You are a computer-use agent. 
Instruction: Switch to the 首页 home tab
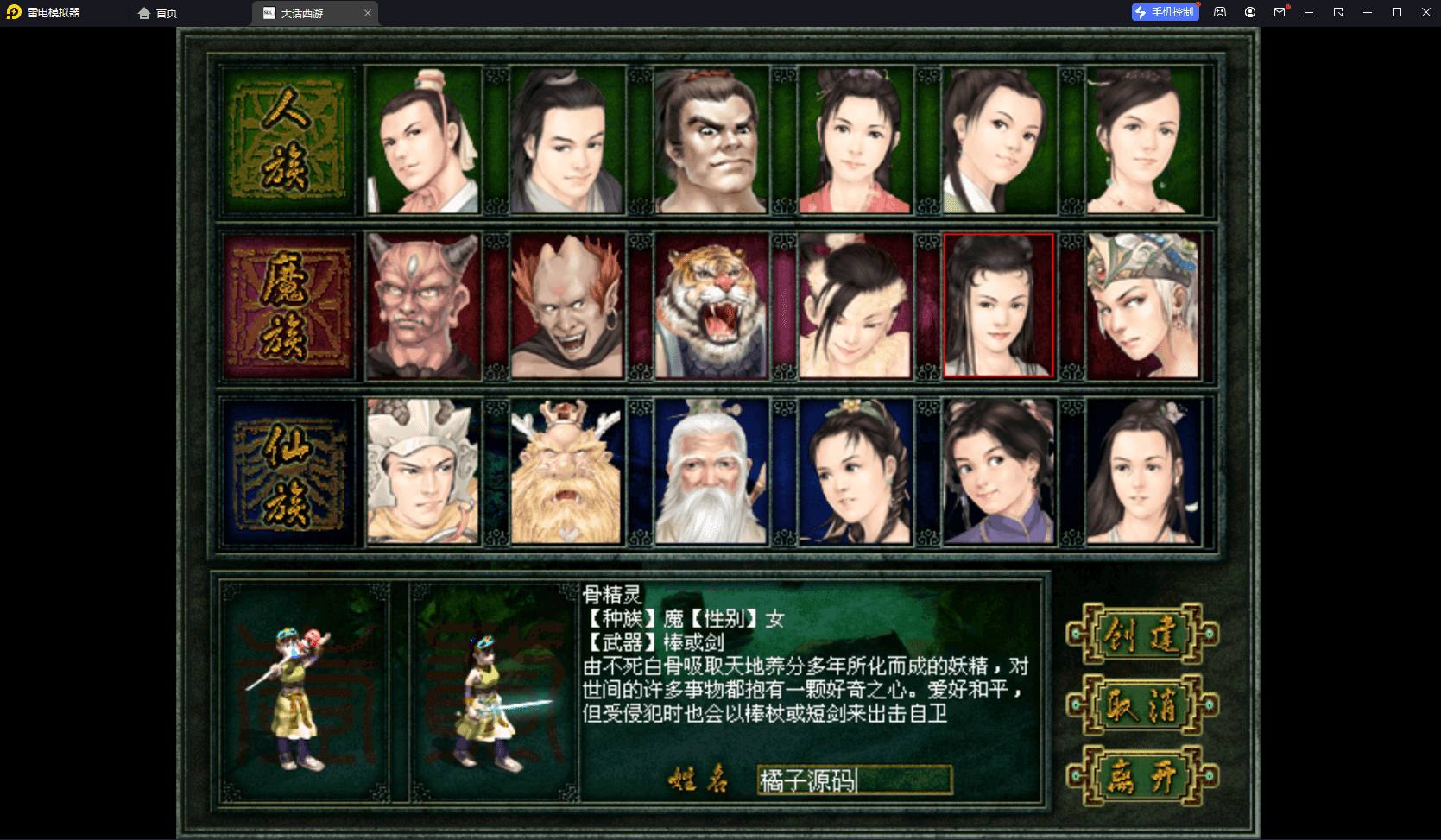[164, 13]
